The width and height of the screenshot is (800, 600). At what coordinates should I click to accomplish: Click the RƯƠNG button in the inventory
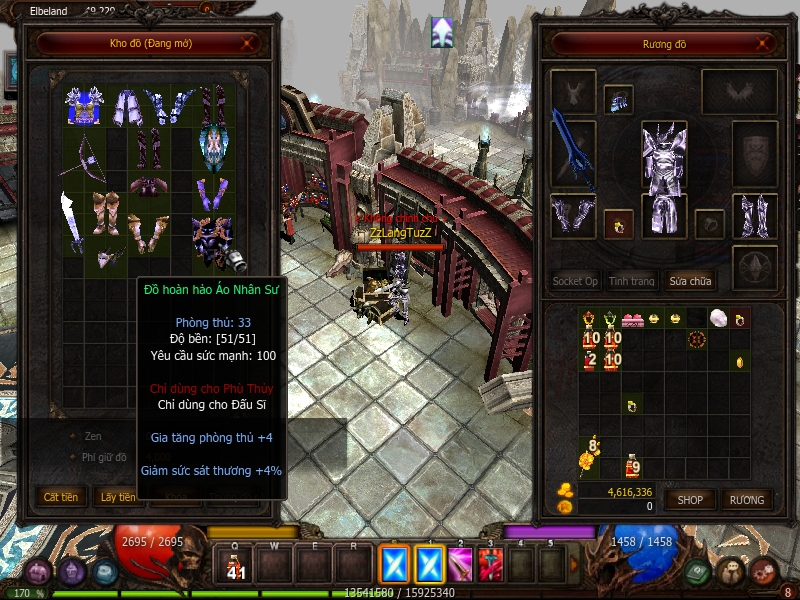746,499
